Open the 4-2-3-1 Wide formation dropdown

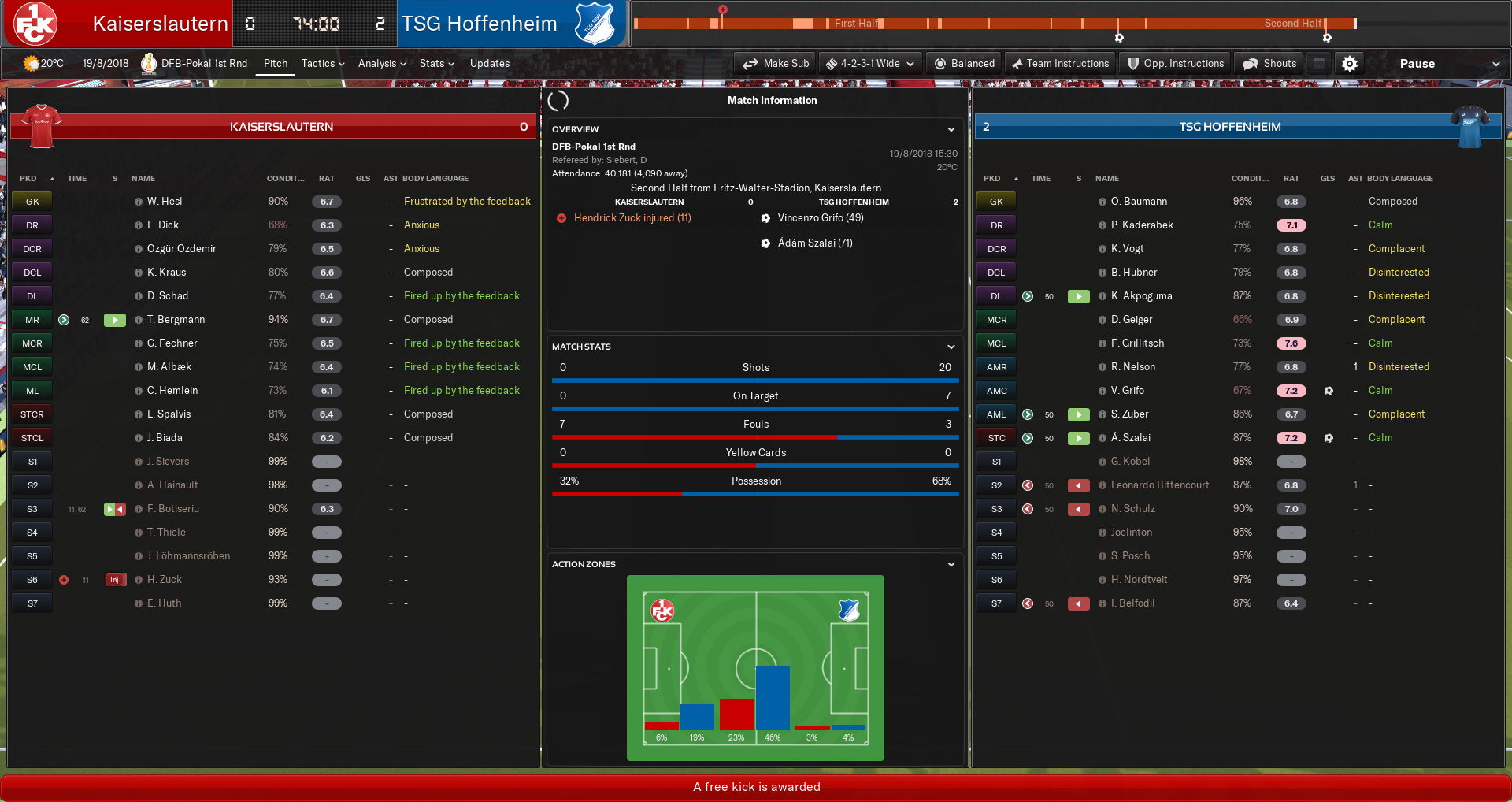pyautogui.click(x=869, y=64)
